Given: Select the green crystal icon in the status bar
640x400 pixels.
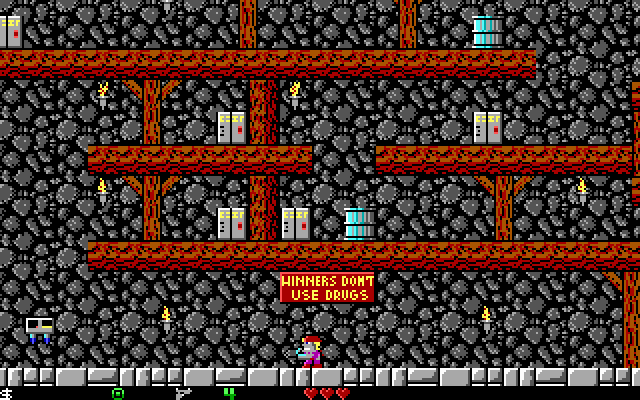Looking at the screenshot, I should (x=118, y=393).
